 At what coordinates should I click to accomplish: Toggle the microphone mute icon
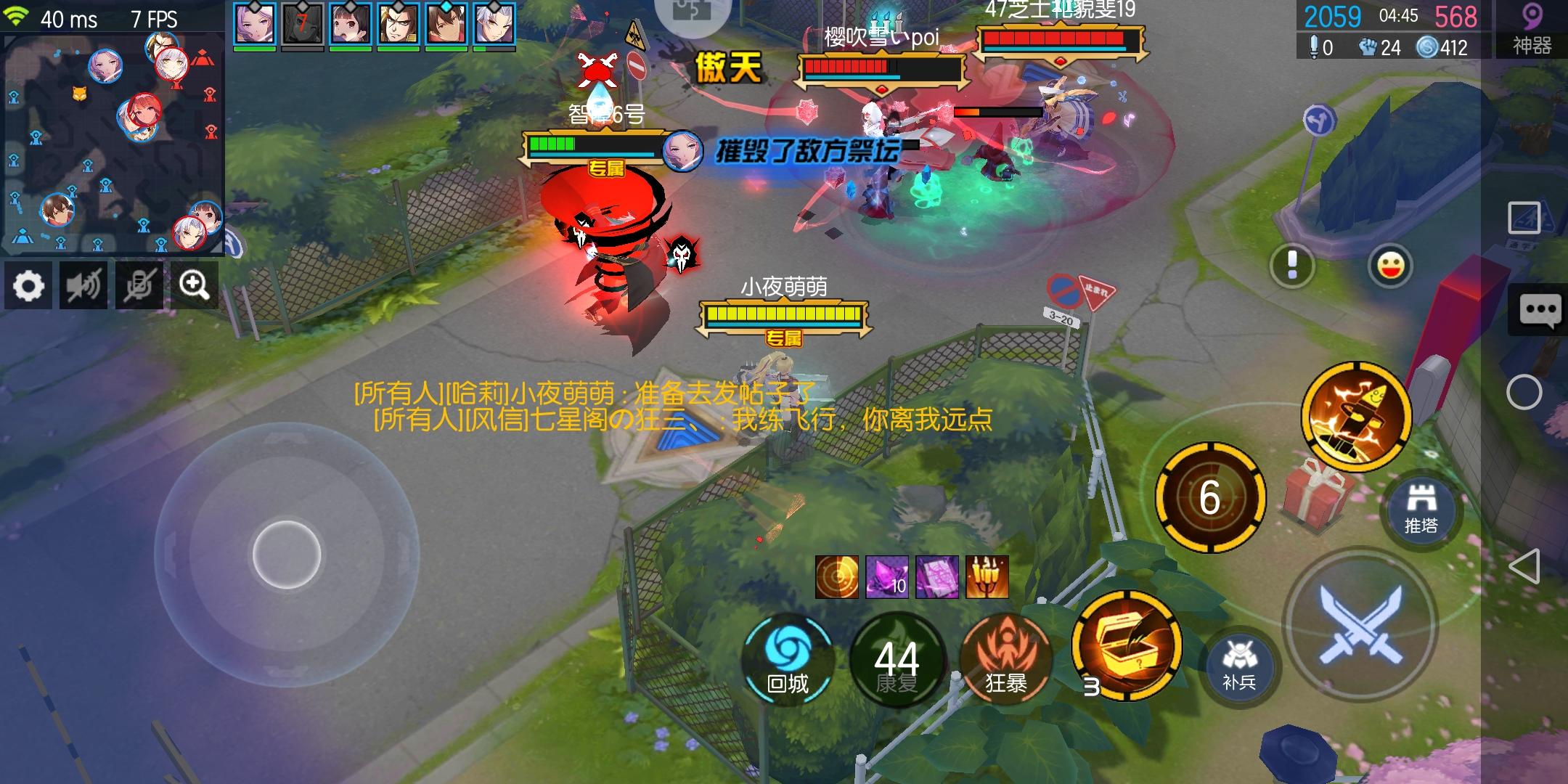tap(138, 285)
